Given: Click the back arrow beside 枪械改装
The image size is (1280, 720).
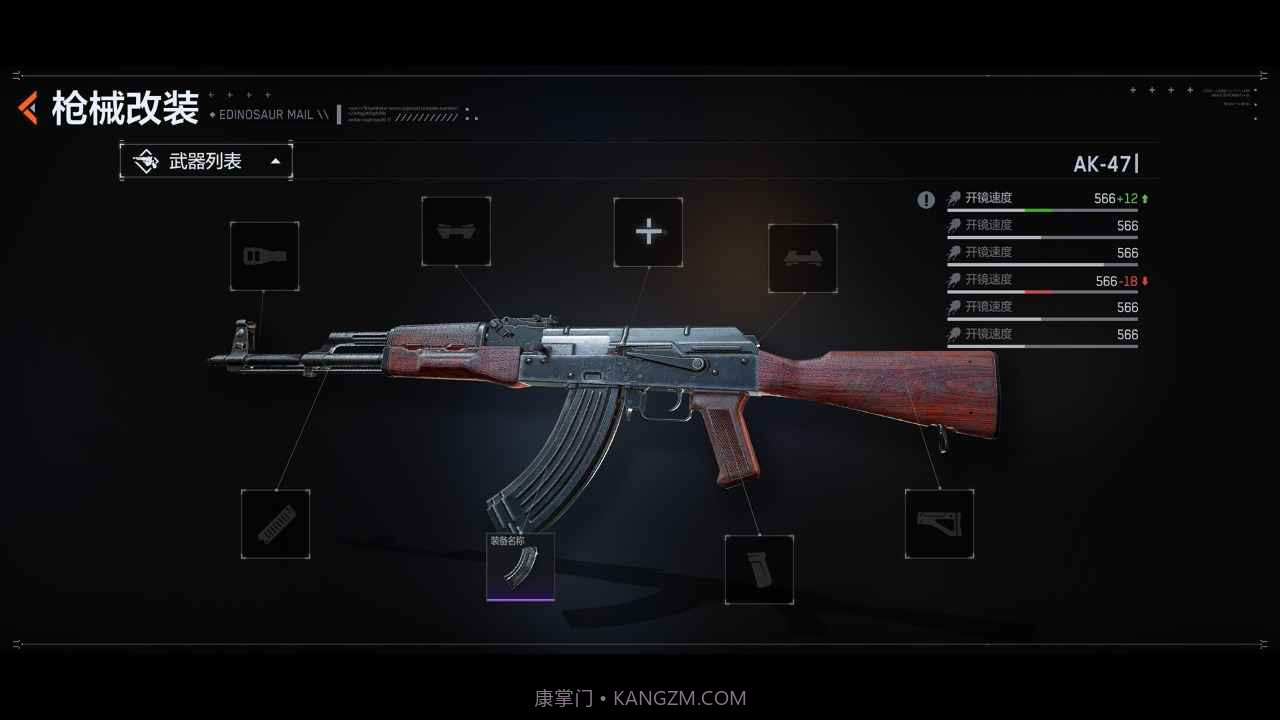Looking at the screenshot, I should pyautogui.click(x=27, y=106).
